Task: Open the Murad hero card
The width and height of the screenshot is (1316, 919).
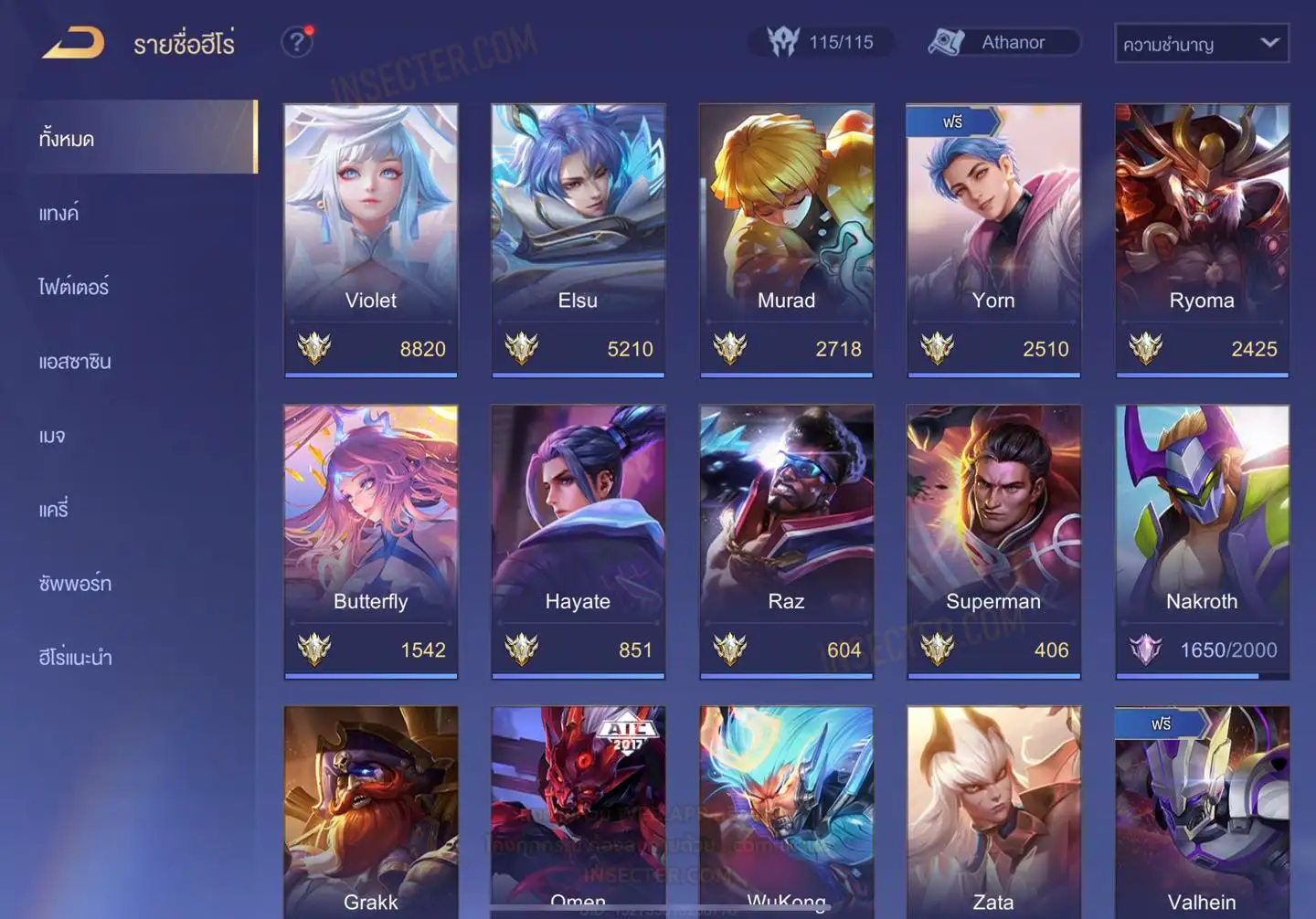Action: pyautogui.click(x=786, y=239)
